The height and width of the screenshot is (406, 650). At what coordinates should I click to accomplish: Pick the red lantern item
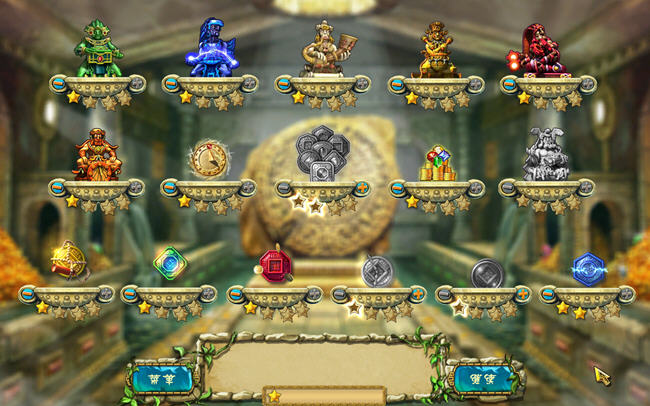[274, 264]
